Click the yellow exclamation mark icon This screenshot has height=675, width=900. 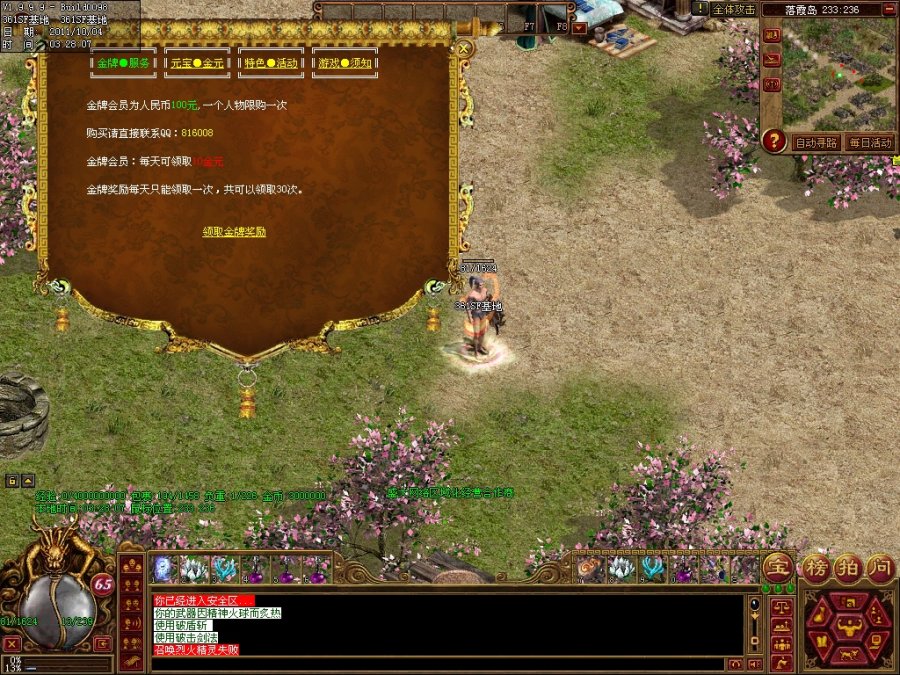(700, 8)
